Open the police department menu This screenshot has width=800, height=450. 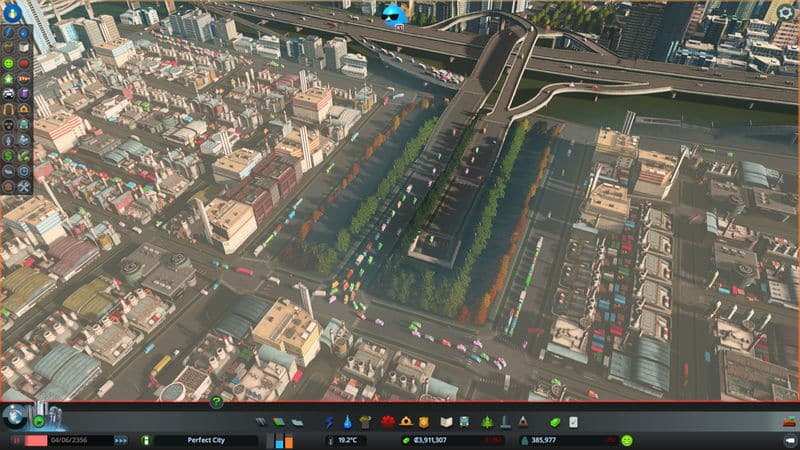coord(423,422)
